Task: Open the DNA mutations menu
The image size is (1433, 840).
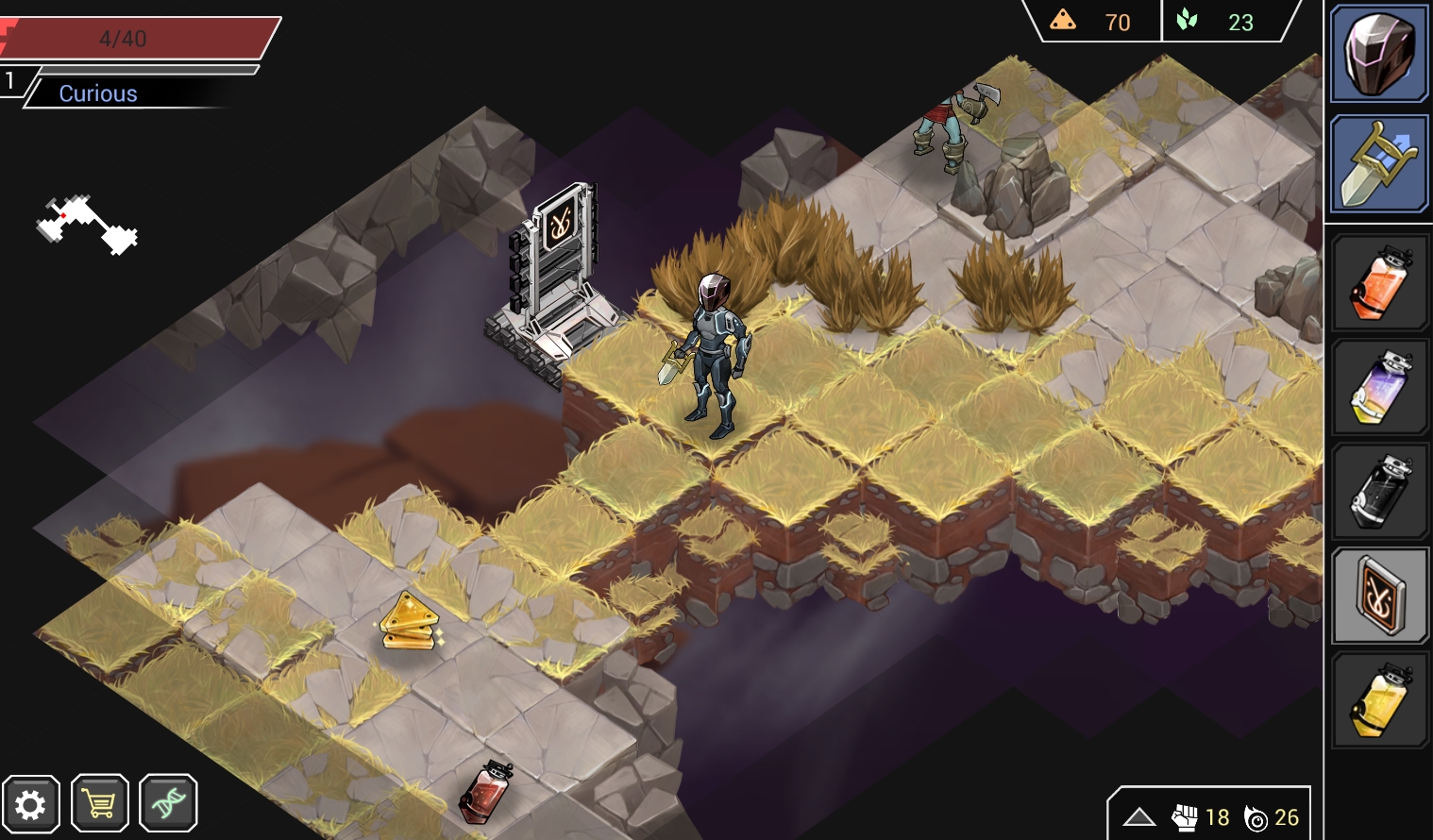Action: (x=168, y=804)
